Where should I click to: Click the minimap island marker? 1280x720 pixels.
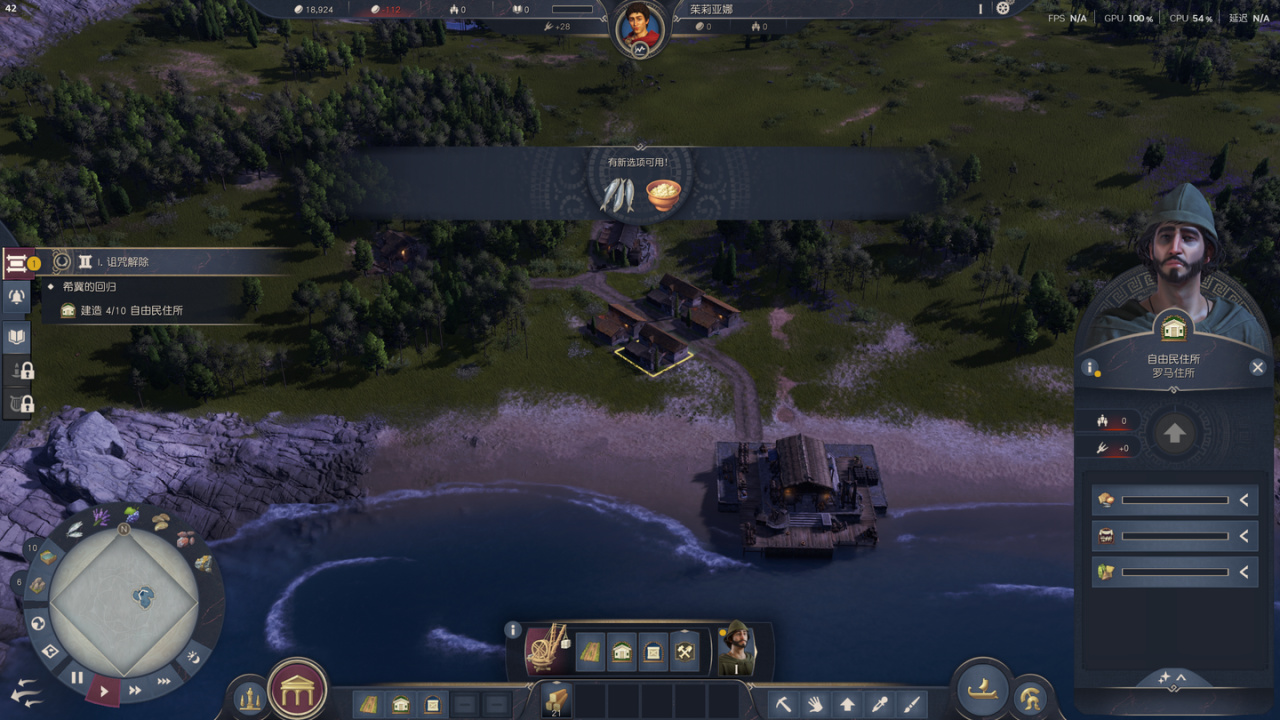click(x=144, y=598)
